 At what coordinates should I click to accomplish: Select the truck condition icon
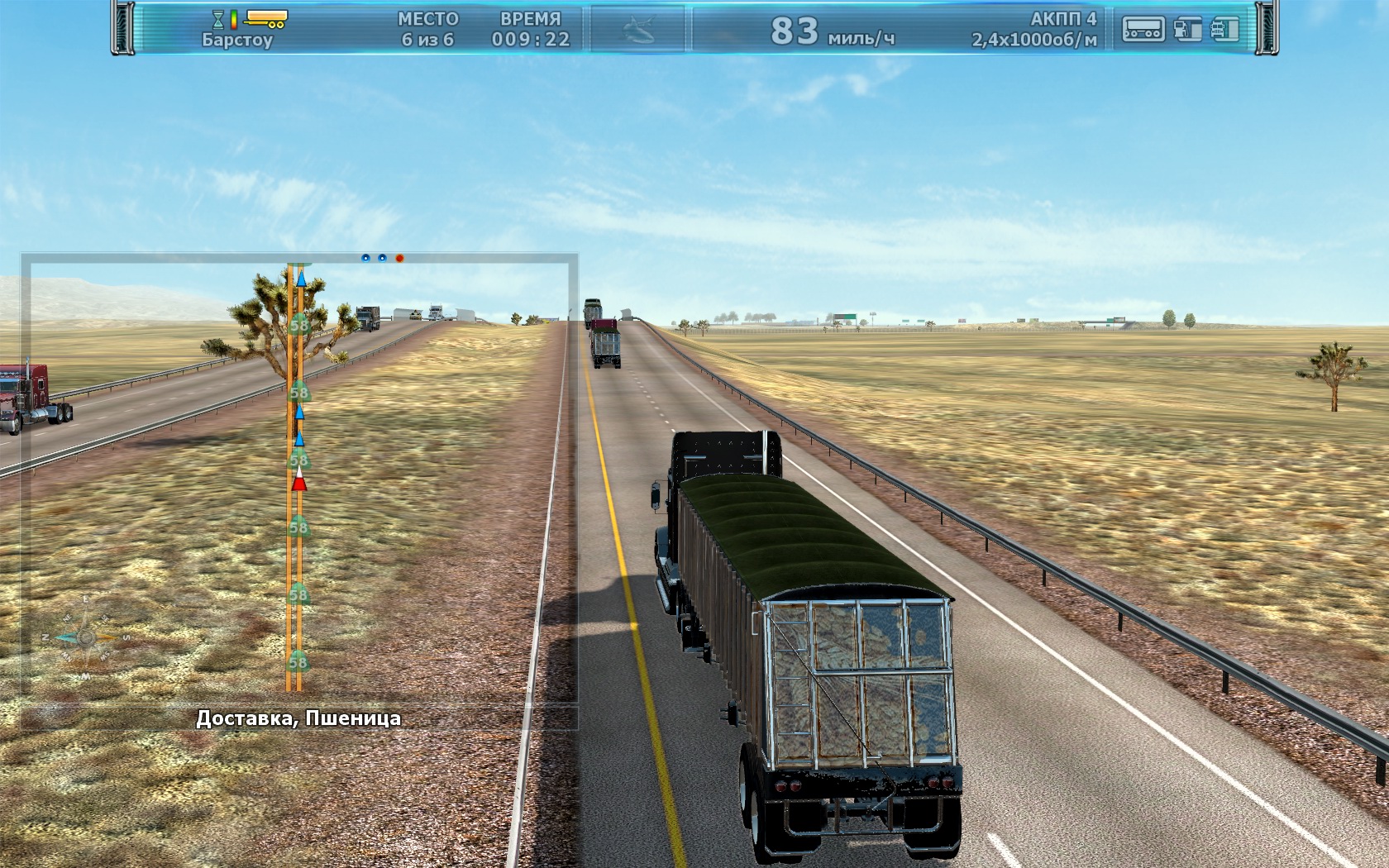(x=1224, y=29)
